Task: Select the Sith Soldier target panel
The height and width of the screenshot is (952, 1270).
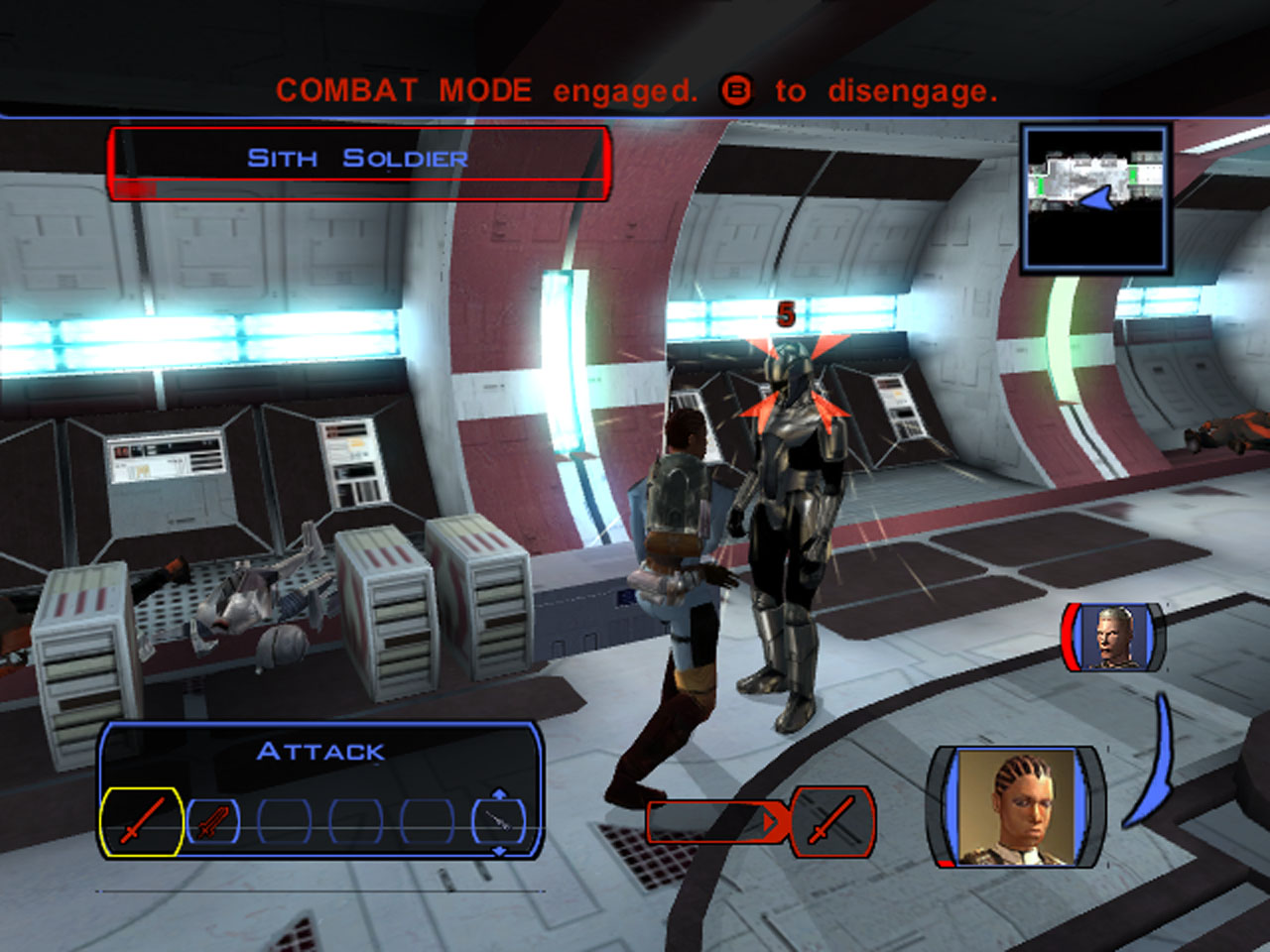Action: click(x=357, y=164)
